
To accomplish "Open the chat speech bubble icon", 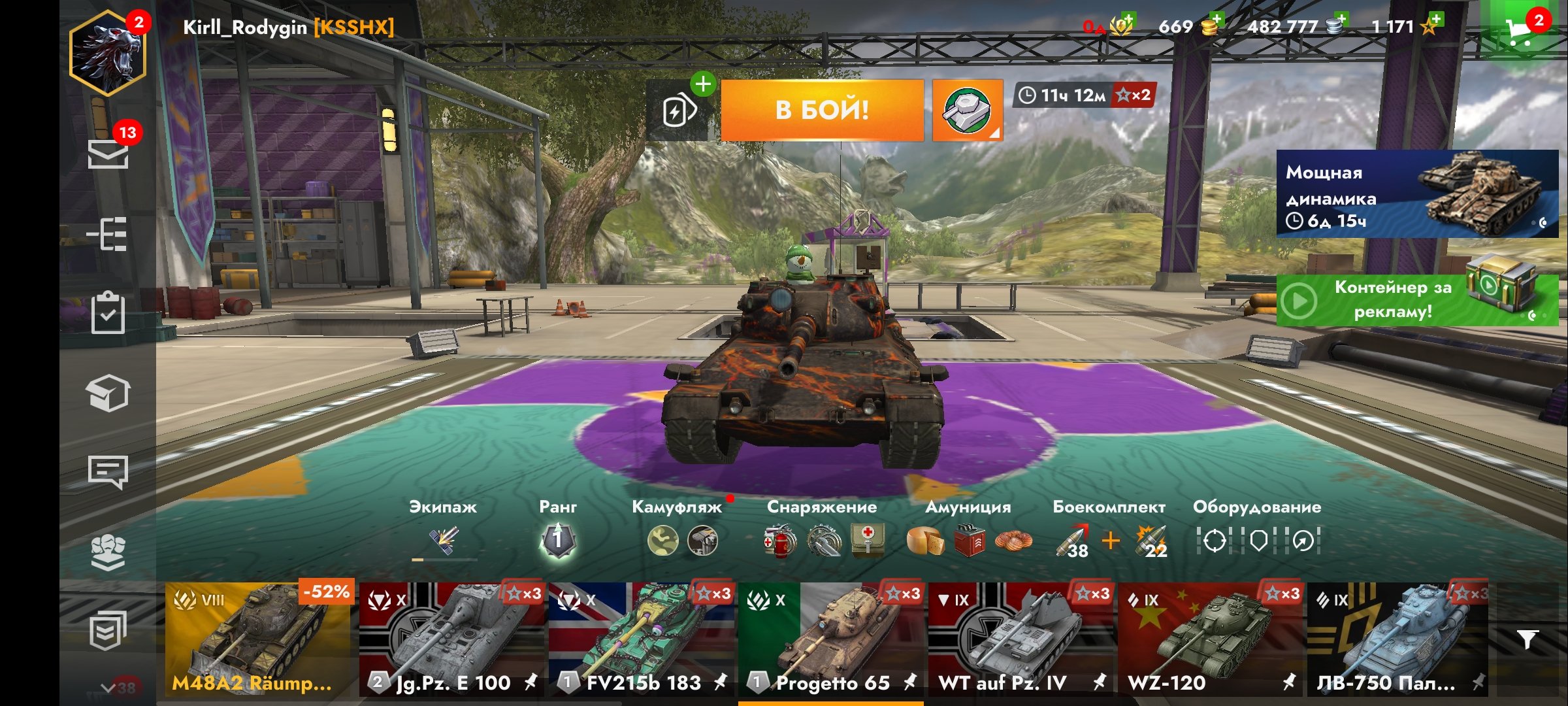I will pyautogui.click(x=108, y=471).
